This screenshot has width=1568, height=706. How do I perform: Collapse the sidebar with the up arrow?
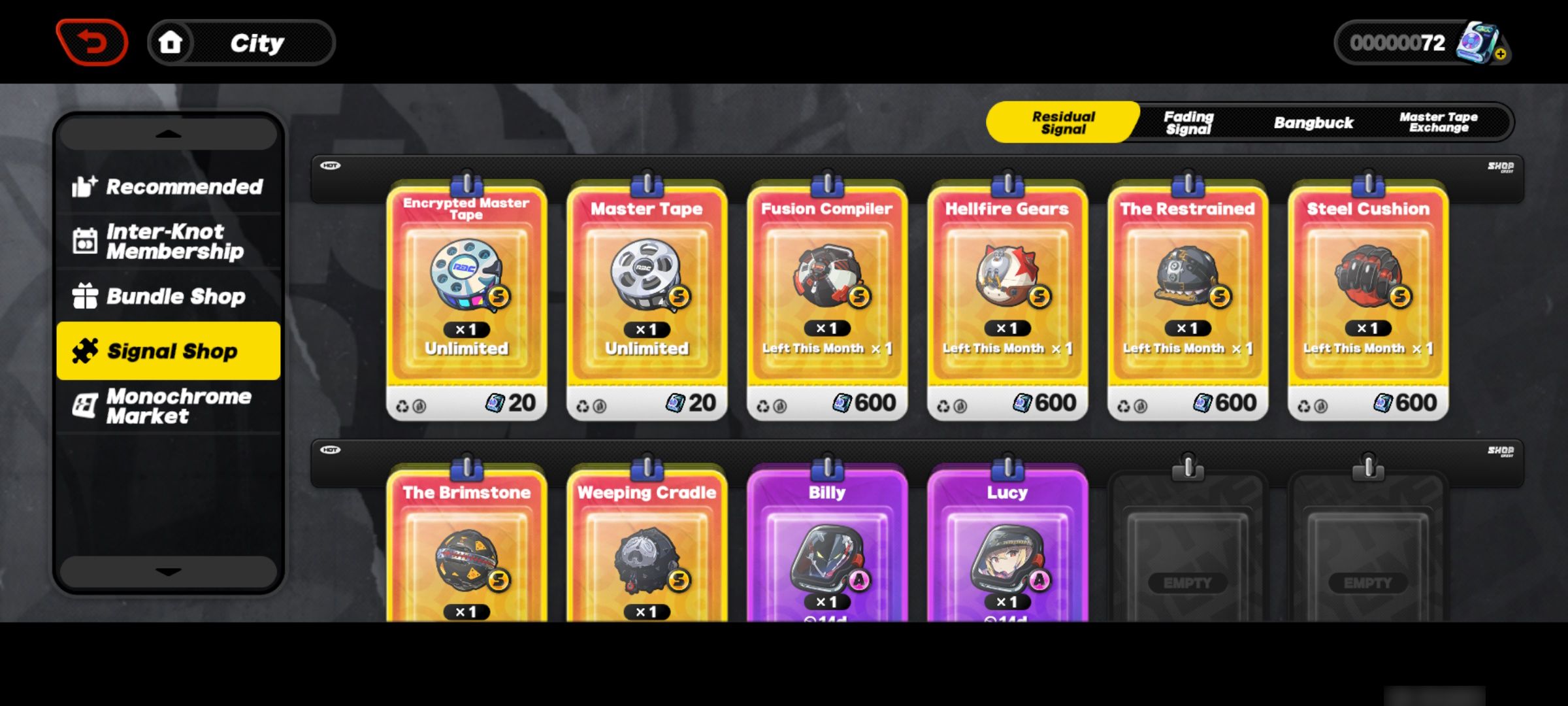(x=168, y=133)
